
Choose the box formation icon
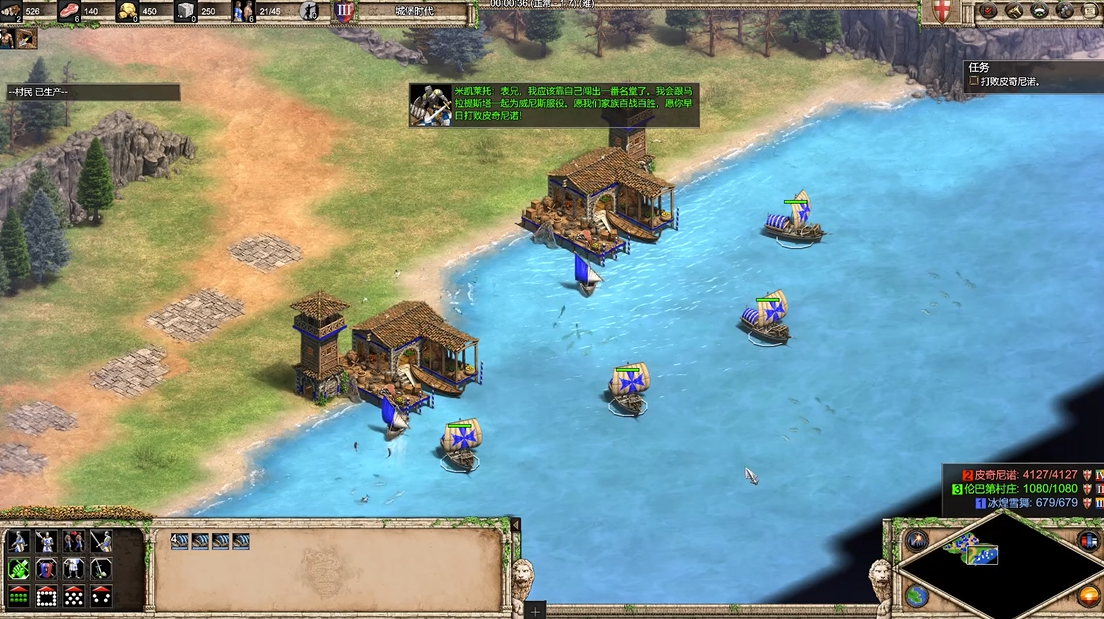click(x=46, y=596)
